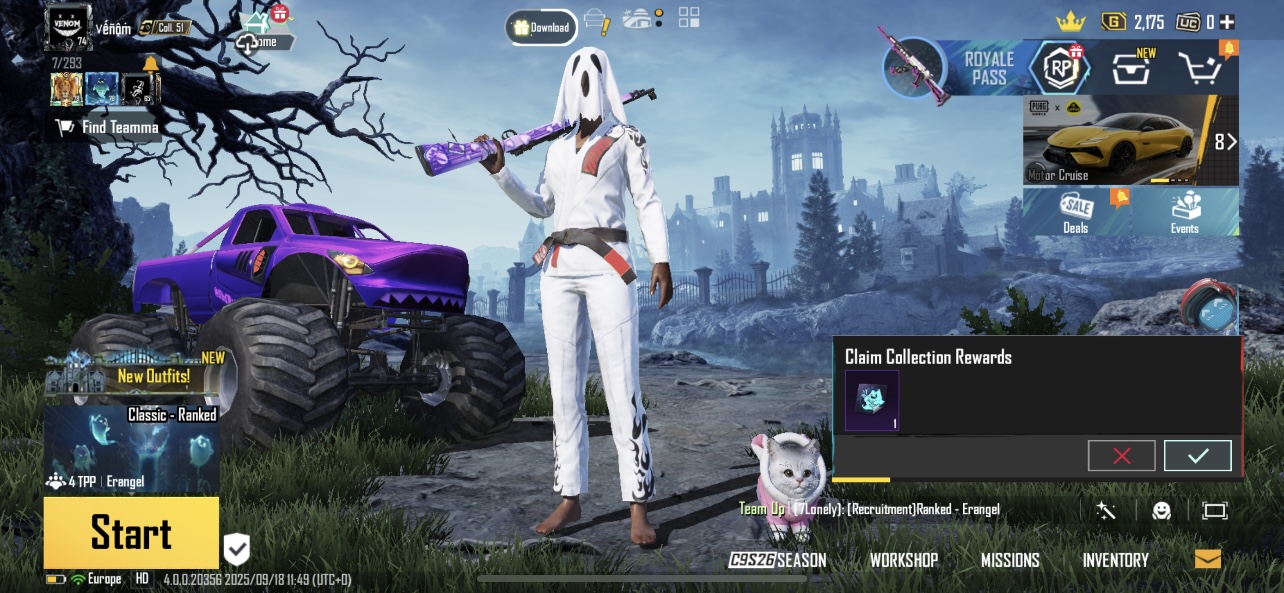Open the Royale Pass banner
Image resolution: width=1284 pixels, height=593 pixels.
pyautogui.click(x=988, y=68)
